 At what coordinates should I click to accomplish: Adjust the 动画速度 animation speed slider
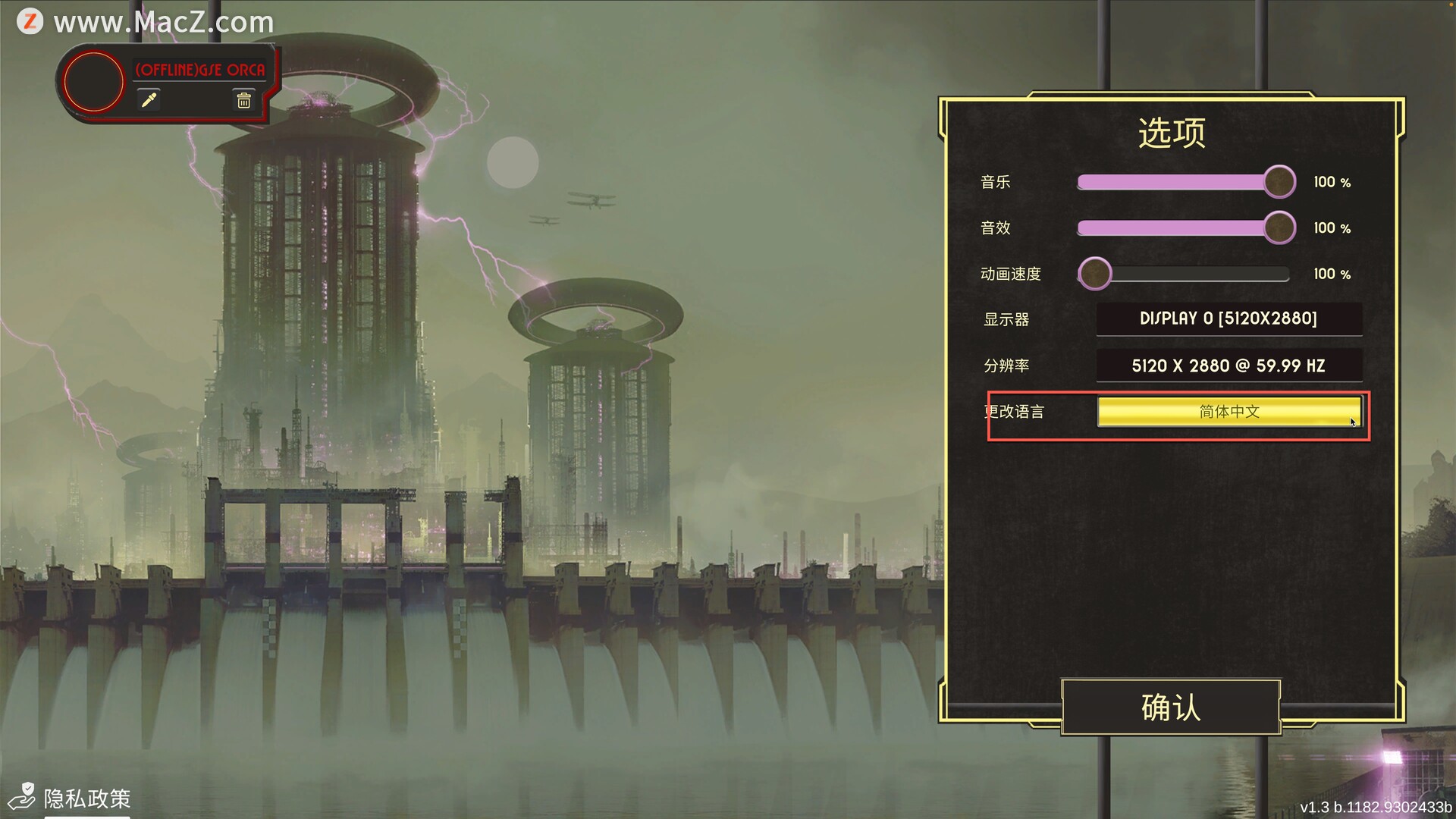1183,274
